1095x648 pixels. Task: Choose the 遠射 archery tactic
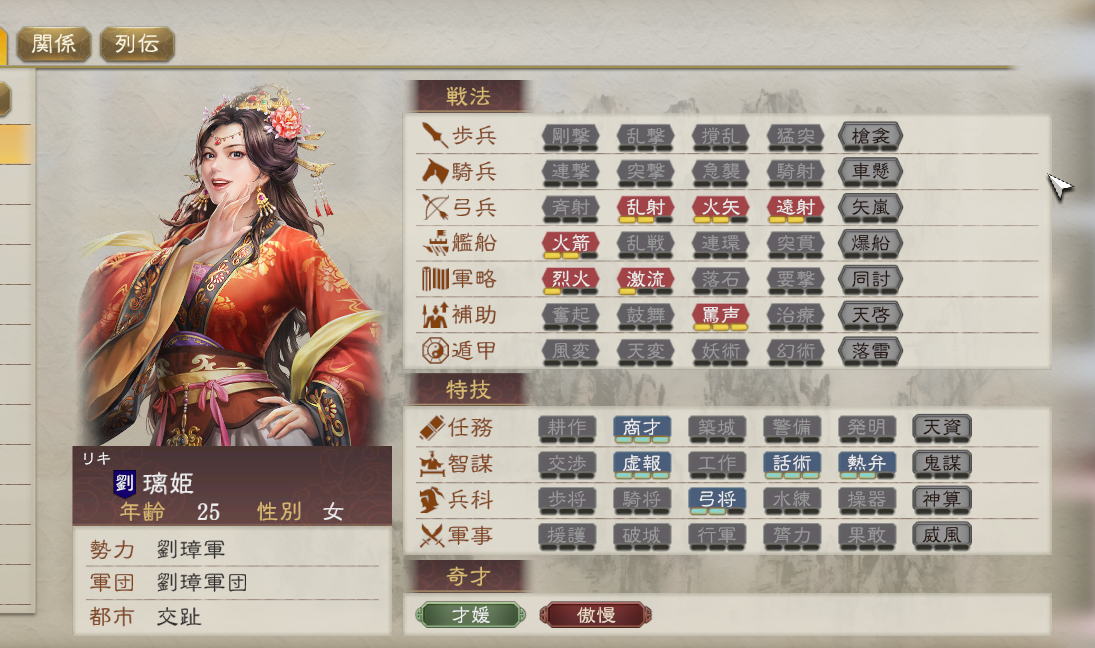point(795,207)
